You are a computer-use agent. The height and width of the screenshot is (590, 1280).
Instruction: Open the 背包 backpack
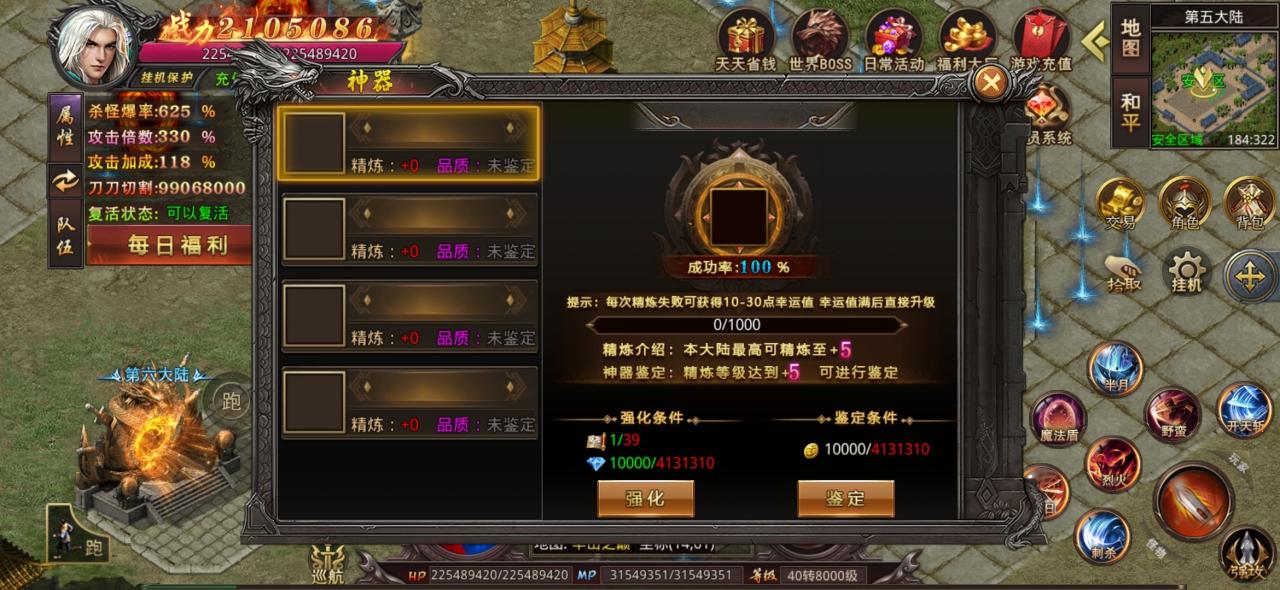click(x=1249, y=201)
